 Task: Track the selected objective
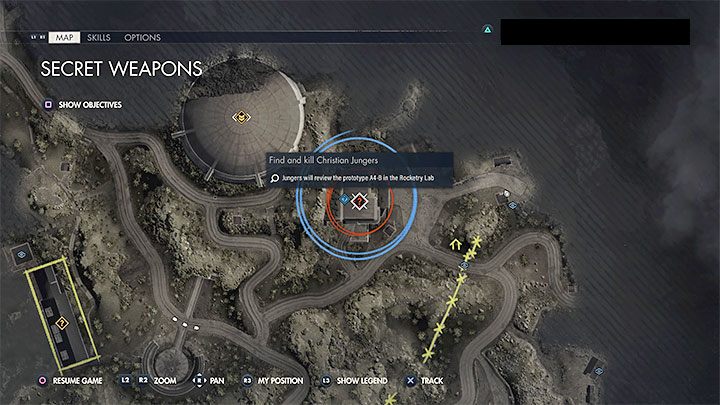click(x=430, y=381)
